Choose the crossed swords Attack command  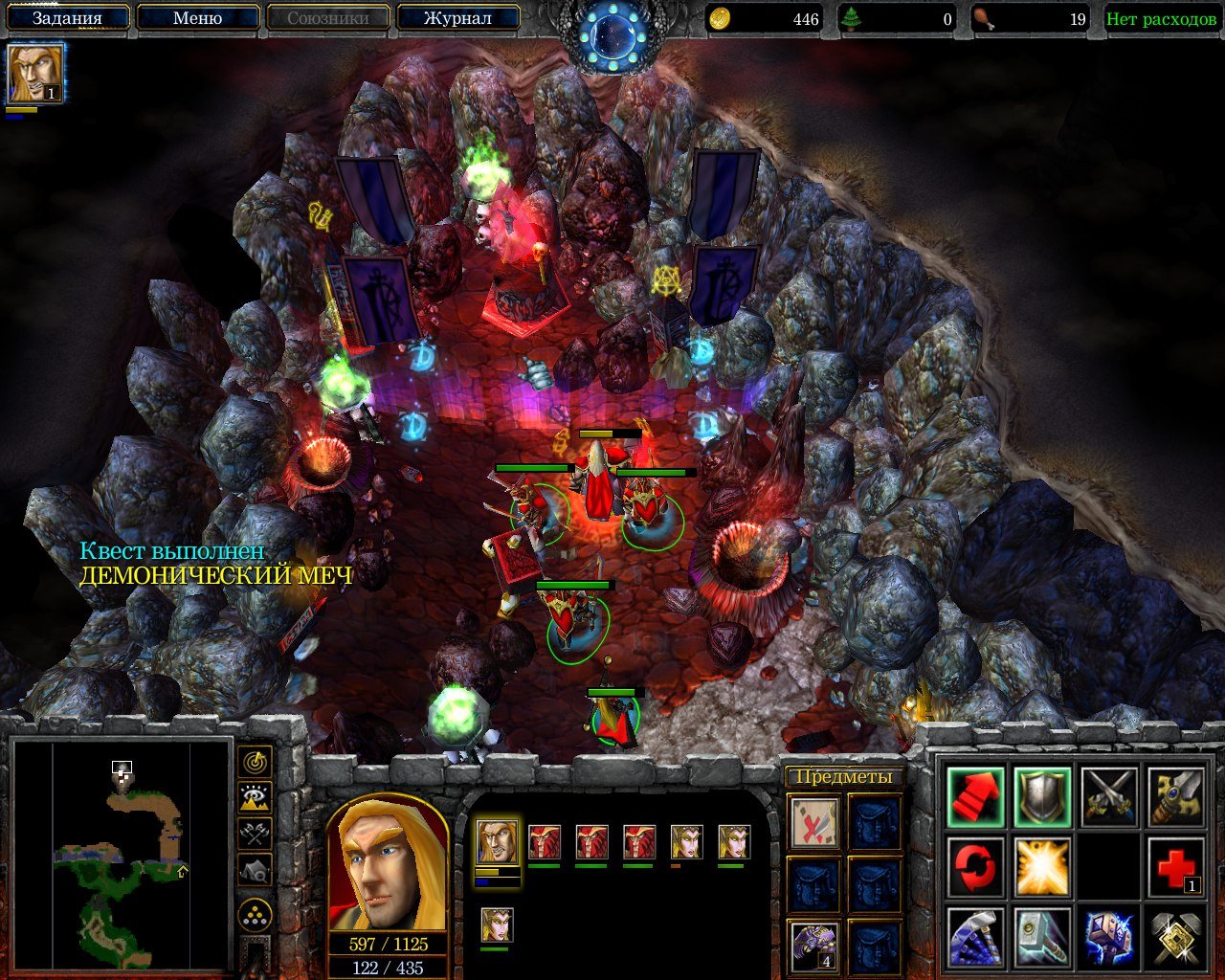point(1108,797)
